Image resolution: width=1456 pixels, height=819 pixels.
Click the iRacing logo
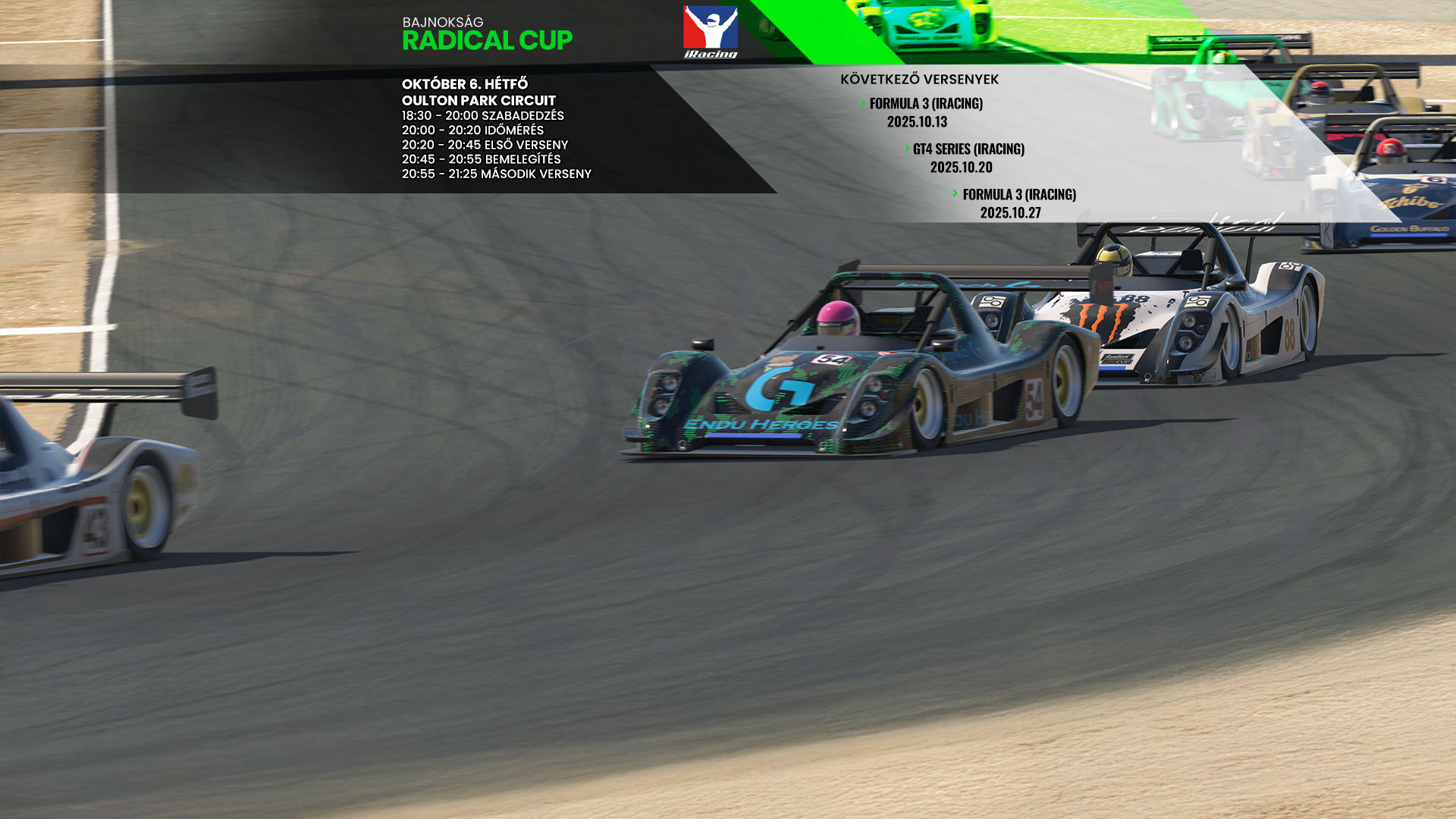coord(711,32)
